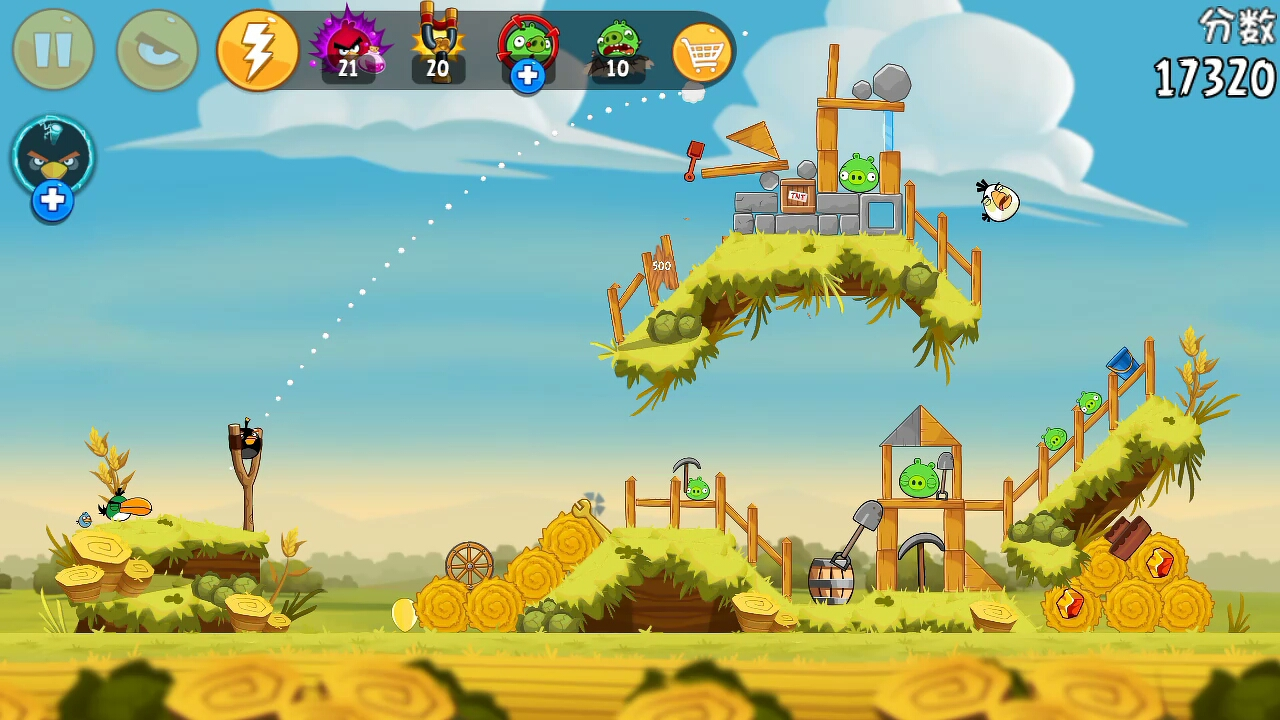This screenshot has height=720, width=1280.
Task: Trigger the Birdquake green pig power-up
Action: point(618,47)
